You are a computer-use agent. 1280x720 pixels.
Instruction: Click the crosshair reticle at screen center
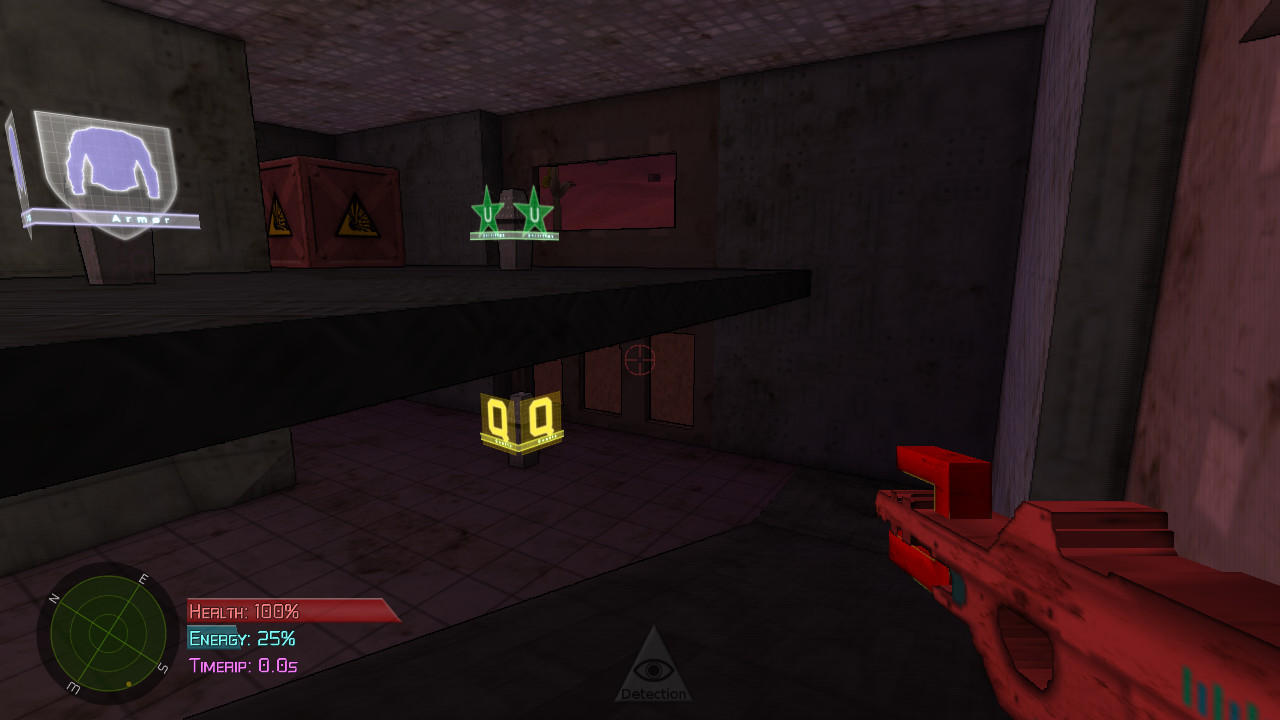tap(639, 361)
